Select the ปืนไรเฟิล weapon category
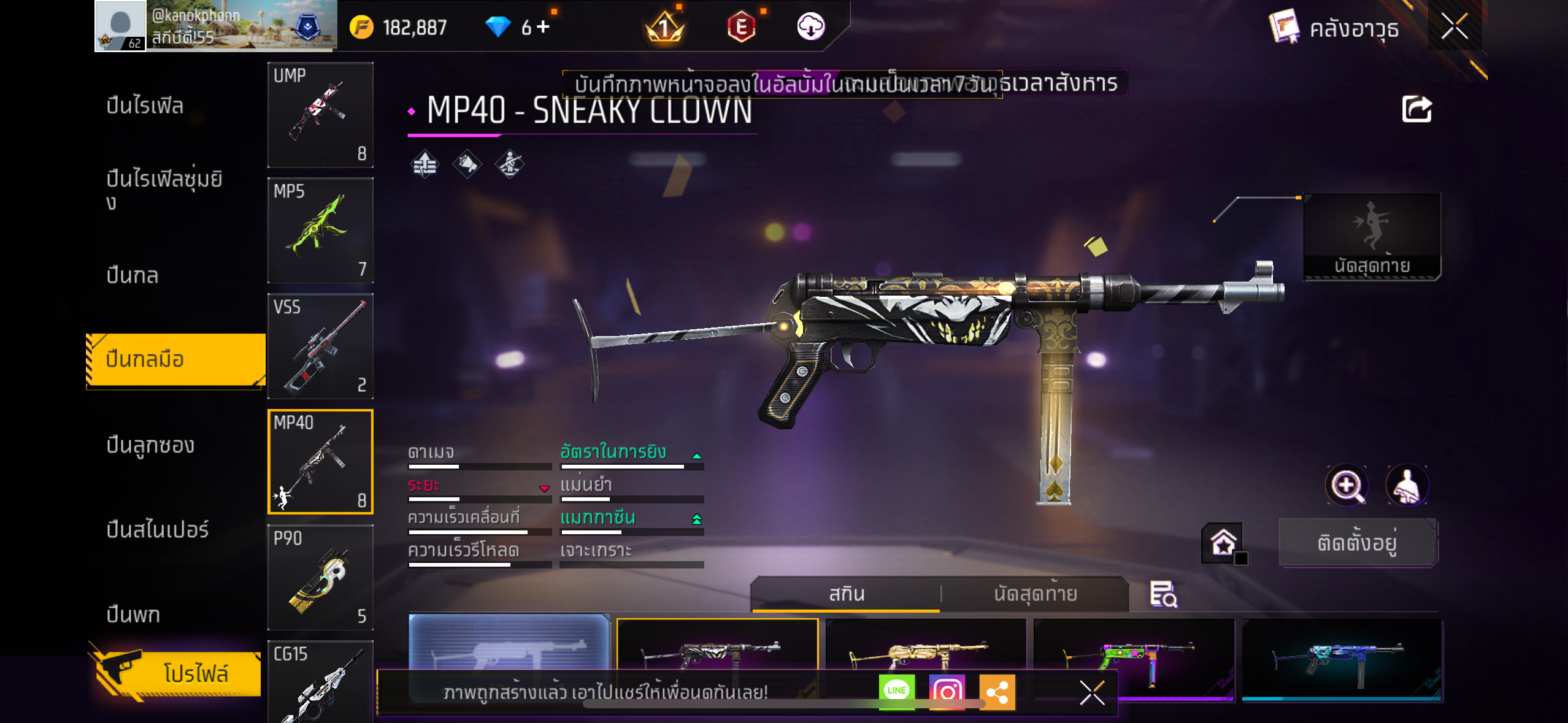Viewport: 1568px width, 723px height. coord(145,106)
